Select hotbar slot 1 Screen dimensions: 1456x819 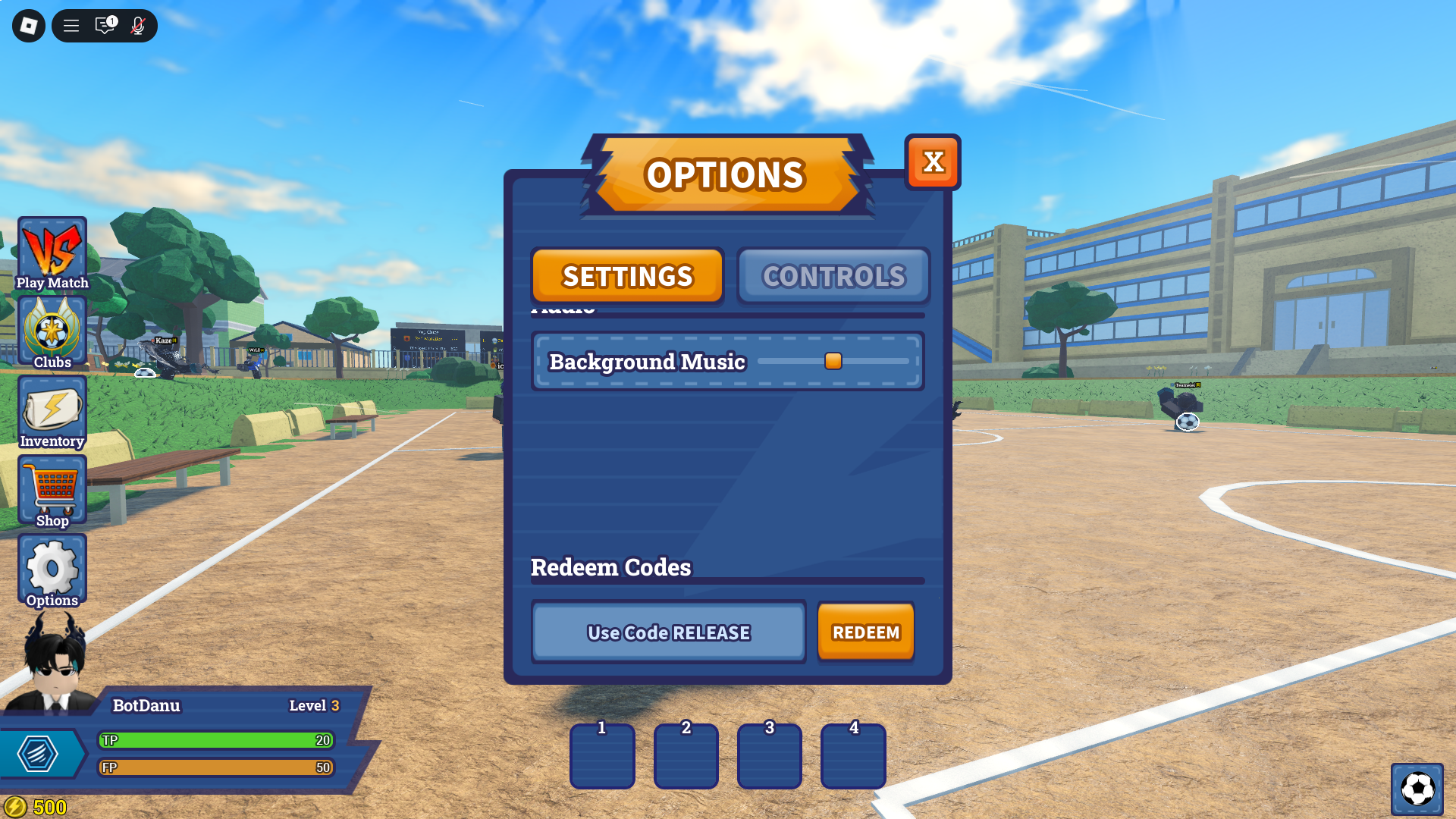(601, 756)
